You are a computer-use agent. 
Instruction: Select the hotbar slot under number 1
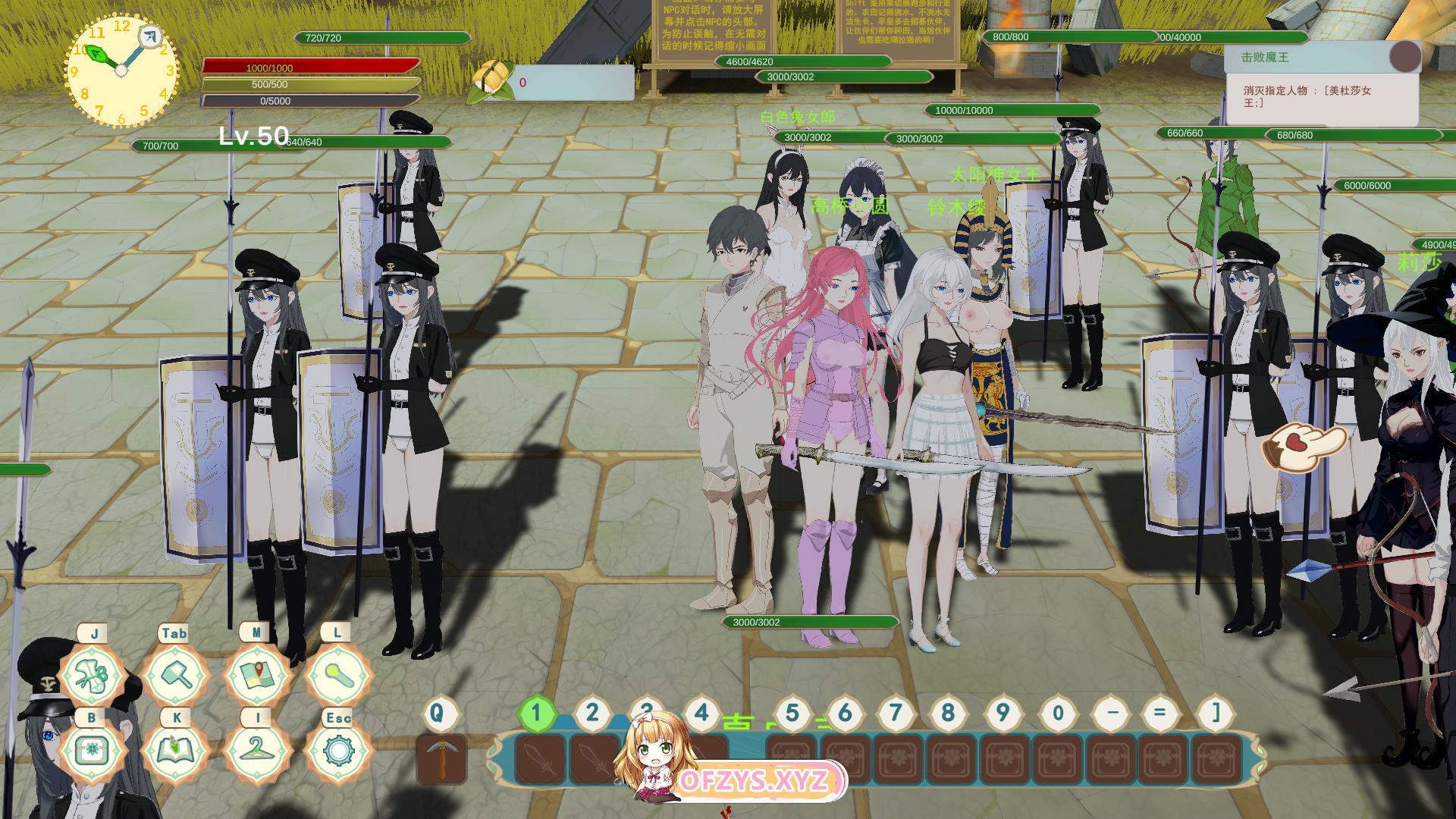539,758
